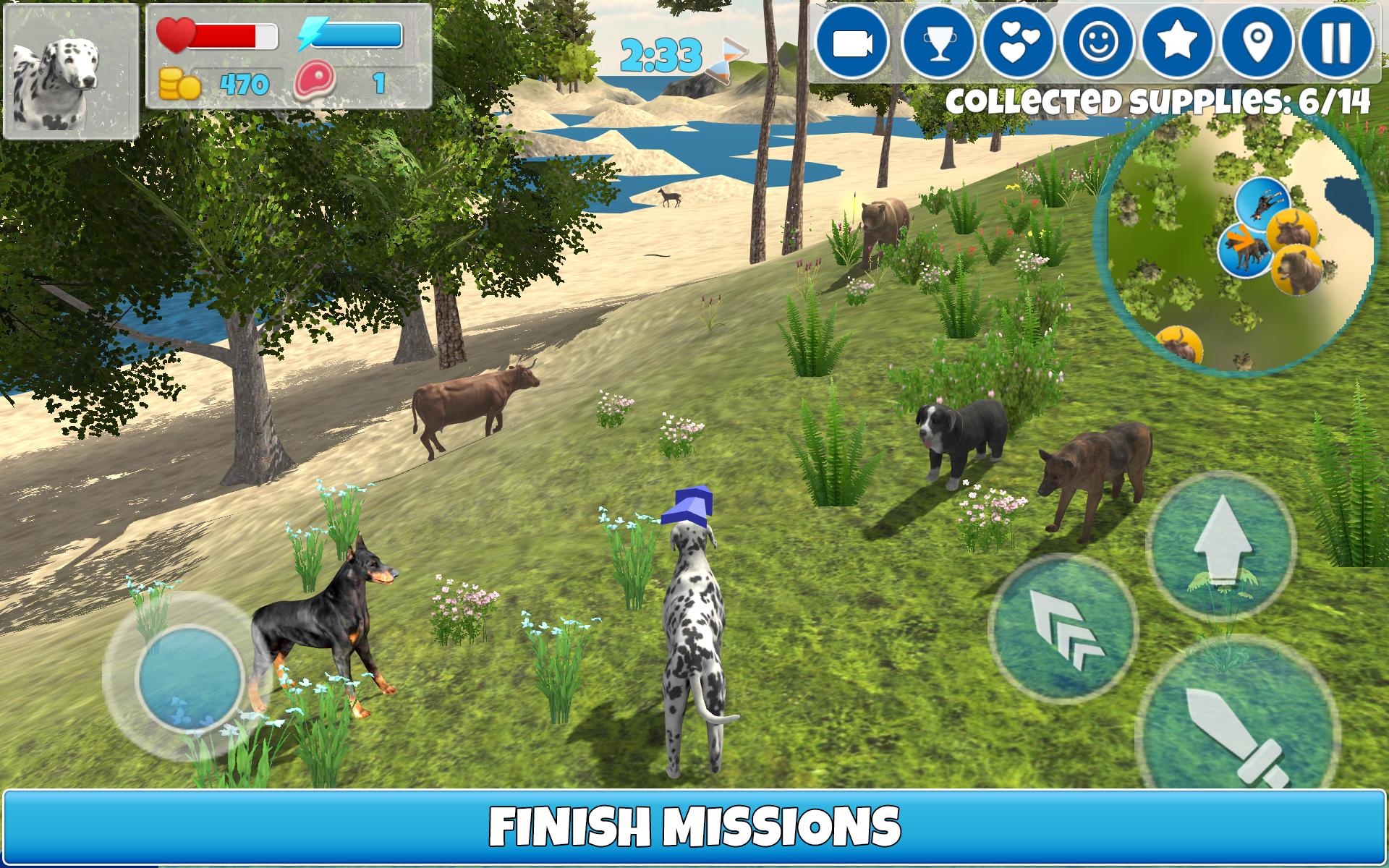Attack using the sword button
This screenshot has width=1389, height=868.
[1237, 731]
